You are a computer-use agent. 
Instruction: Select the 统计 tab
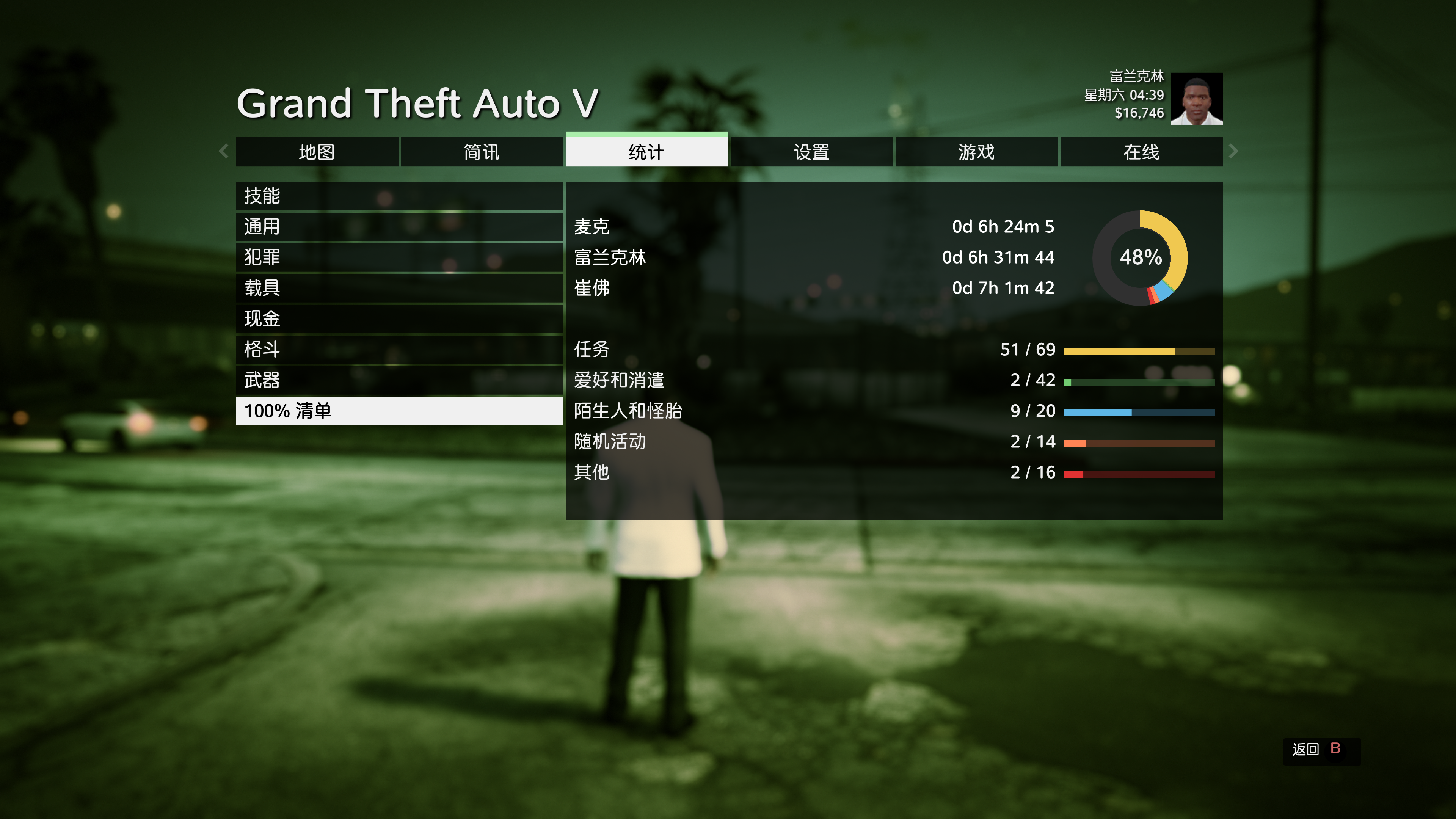646,152
